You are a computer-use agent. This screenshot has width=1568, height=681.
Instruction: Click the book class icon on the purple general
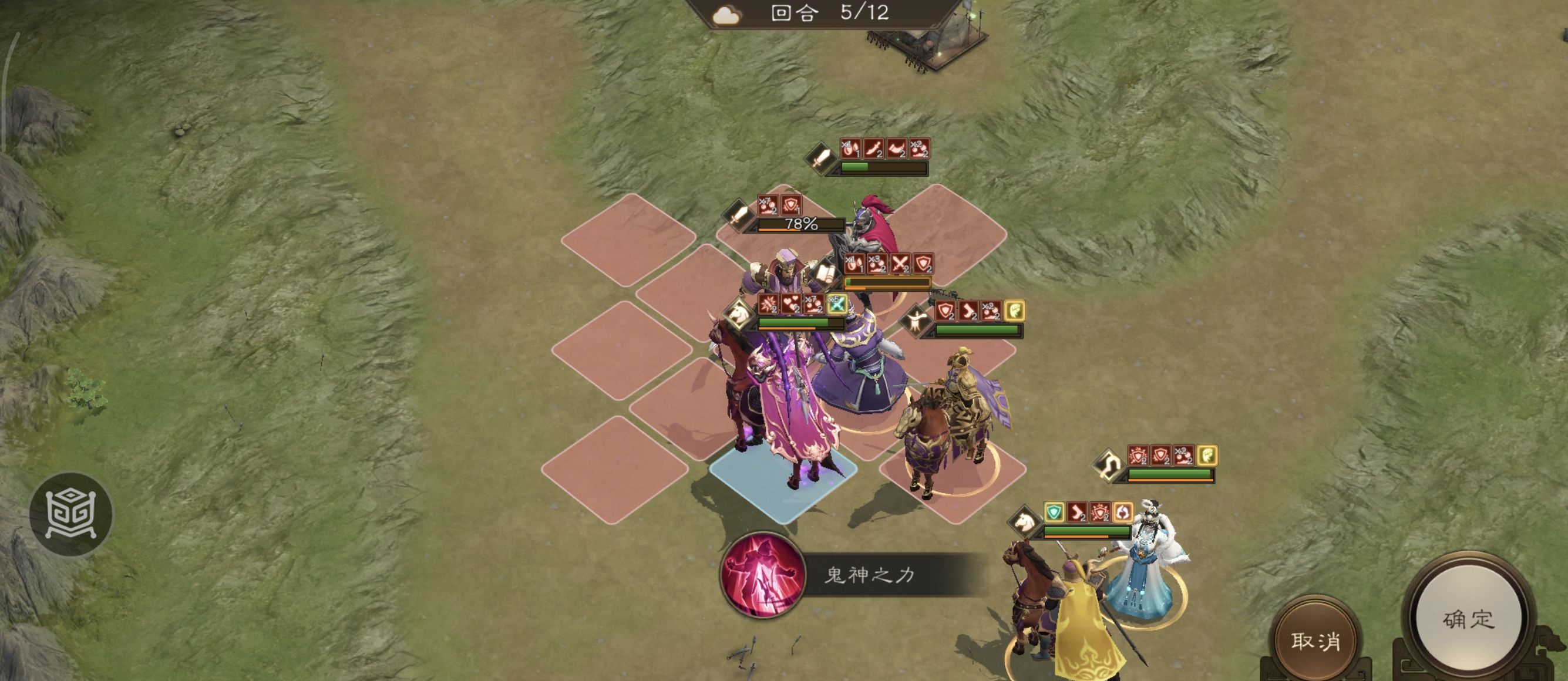click(825, 272)
